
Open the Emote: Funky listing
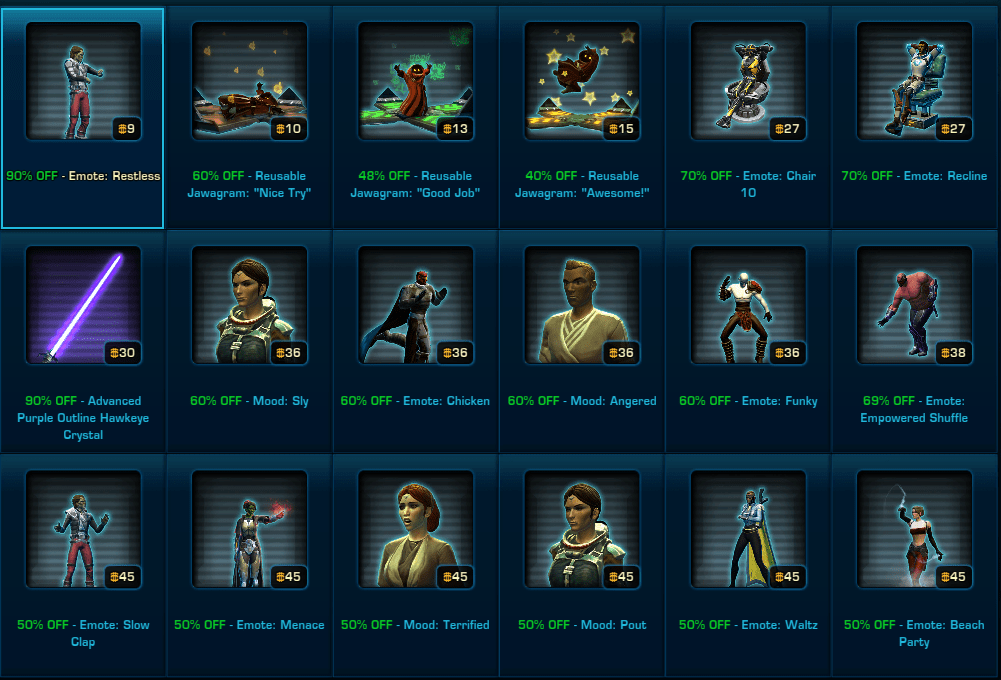click(x=748, y=305)
